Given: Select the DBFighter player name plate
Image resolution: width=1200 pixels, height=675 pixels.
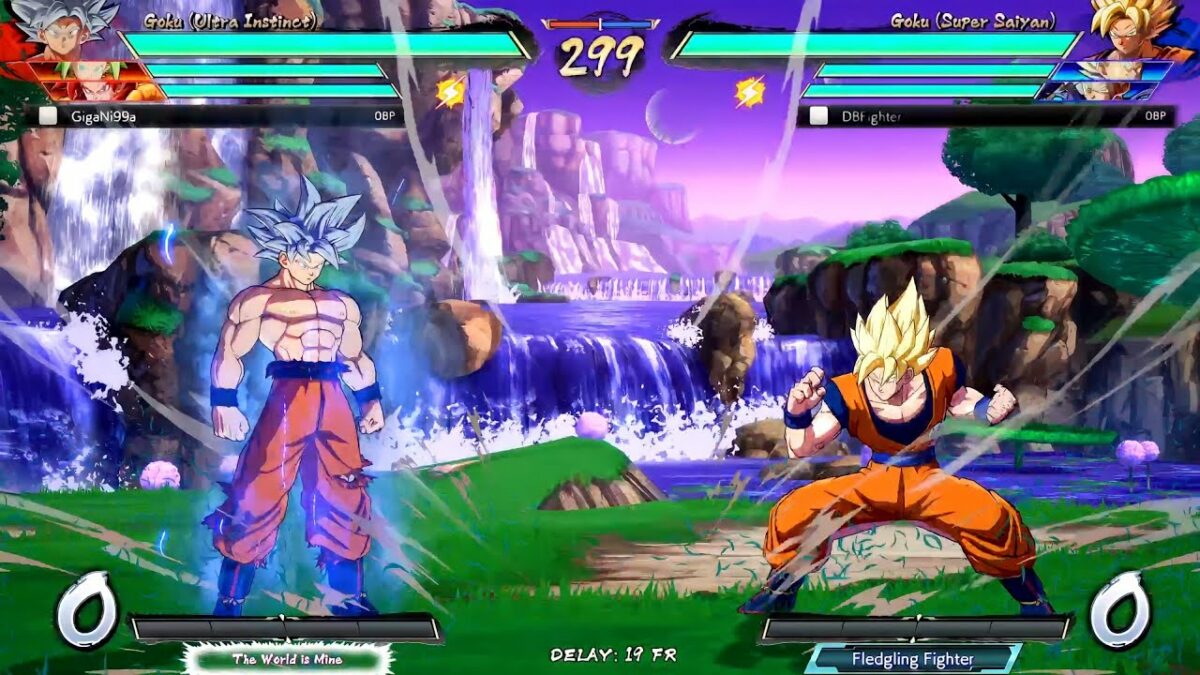Looking at the screenshot, I should (x=985, y=116).
